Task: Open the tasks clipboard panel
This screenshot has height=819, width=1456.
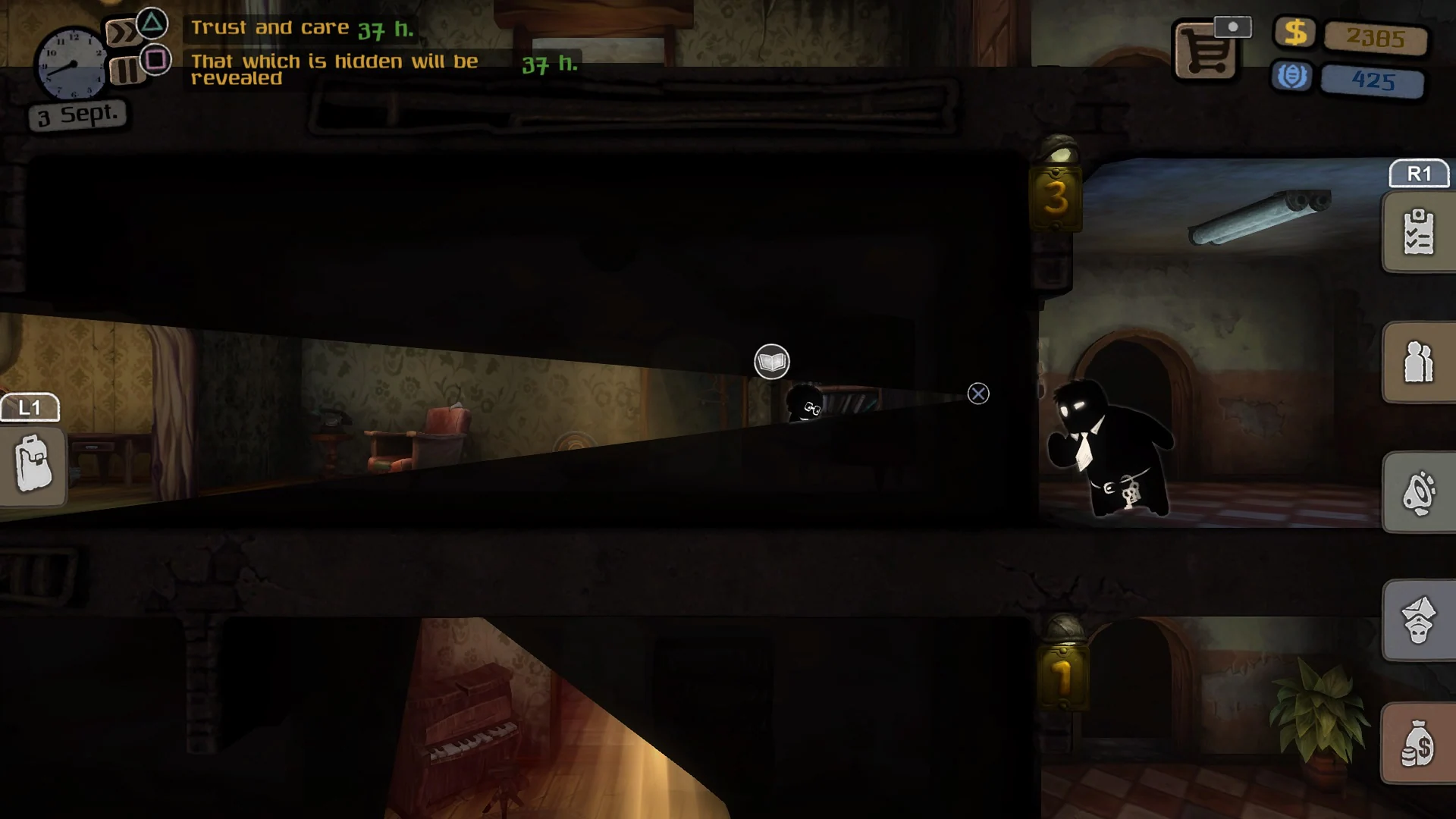Action: pyautogui.click(x=1417, y=231)
